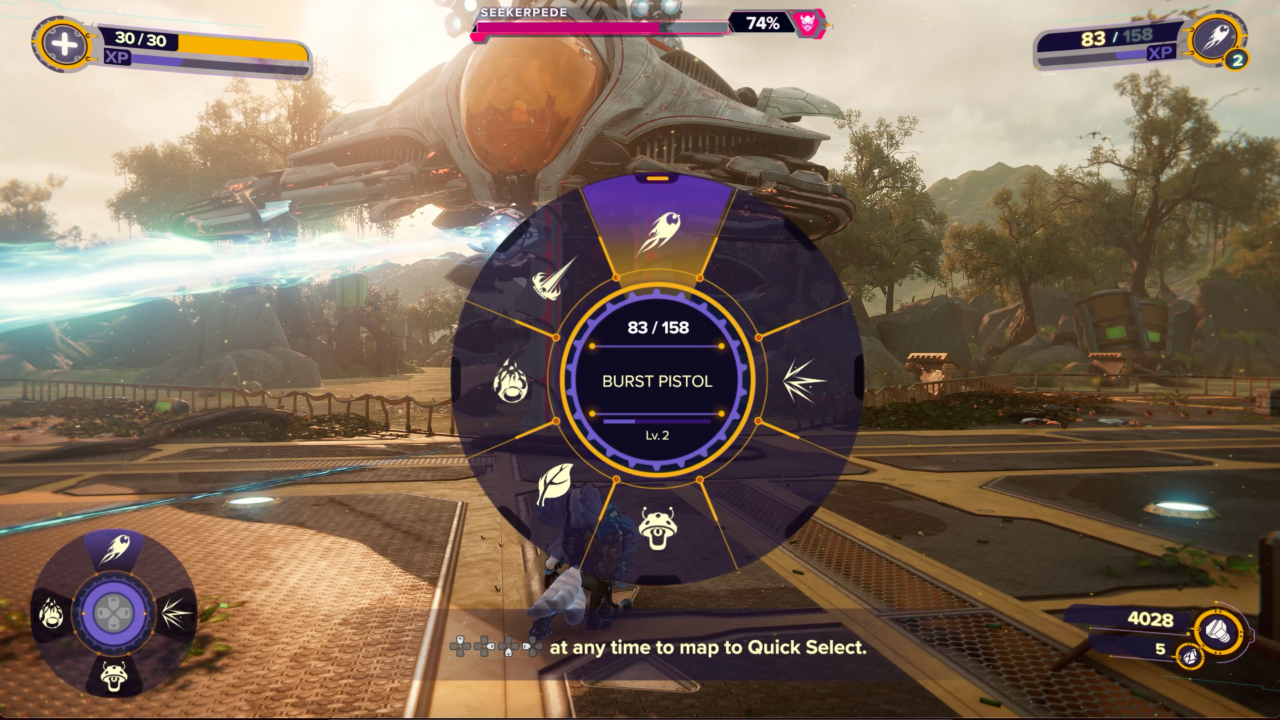This screenshot has width=1280, height=720.
Task: Pick the spiky burst slot in Quick Select
Action: point(175,612)
